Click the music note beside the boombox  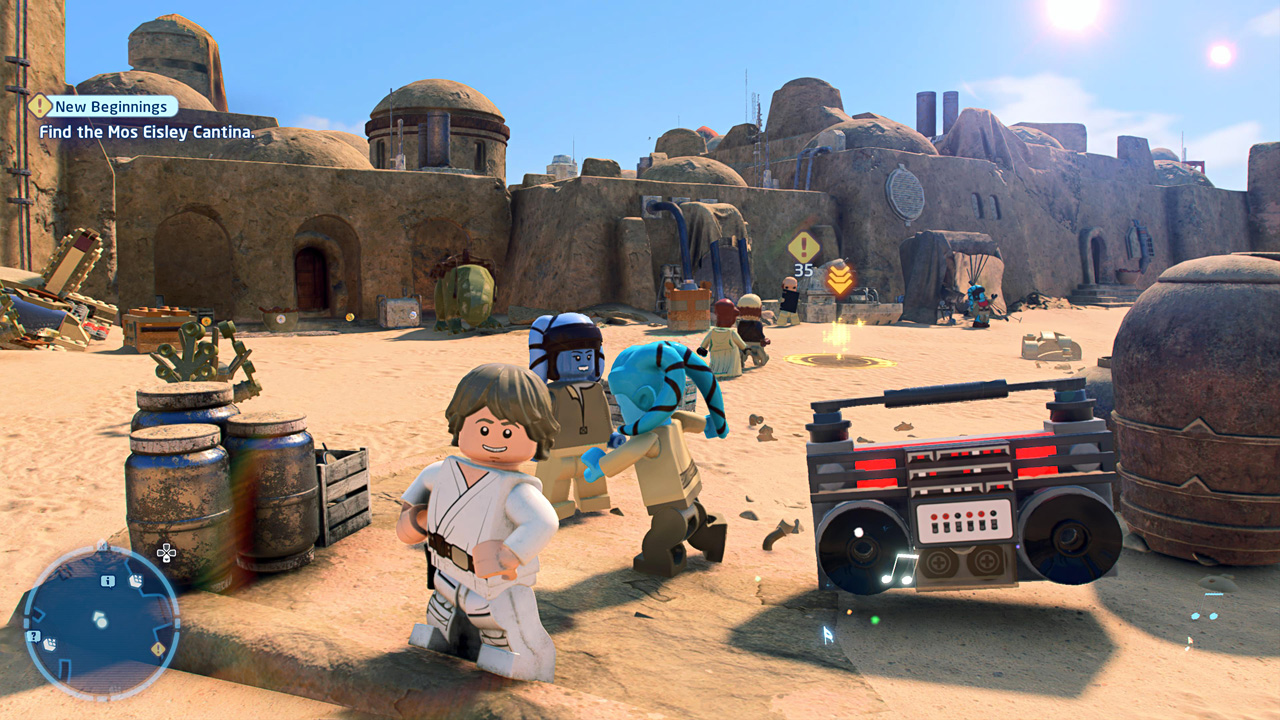pyautogui.click(x=897, y=567)
